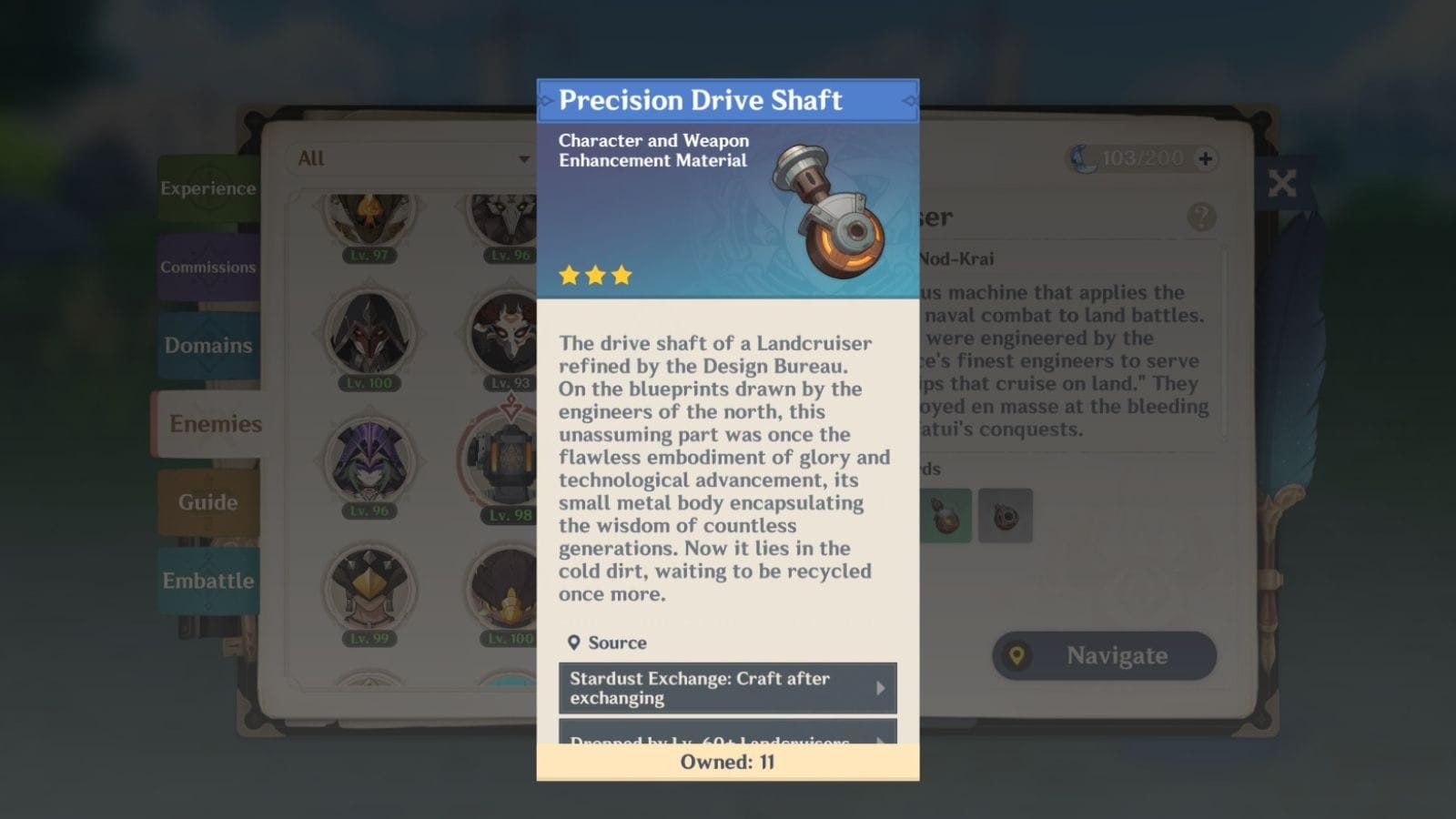Image resolution: width=1456 pixels, height=819 pixels.
Task: Expand the Stardust Exchange source entry
Action: coord(727,688)
